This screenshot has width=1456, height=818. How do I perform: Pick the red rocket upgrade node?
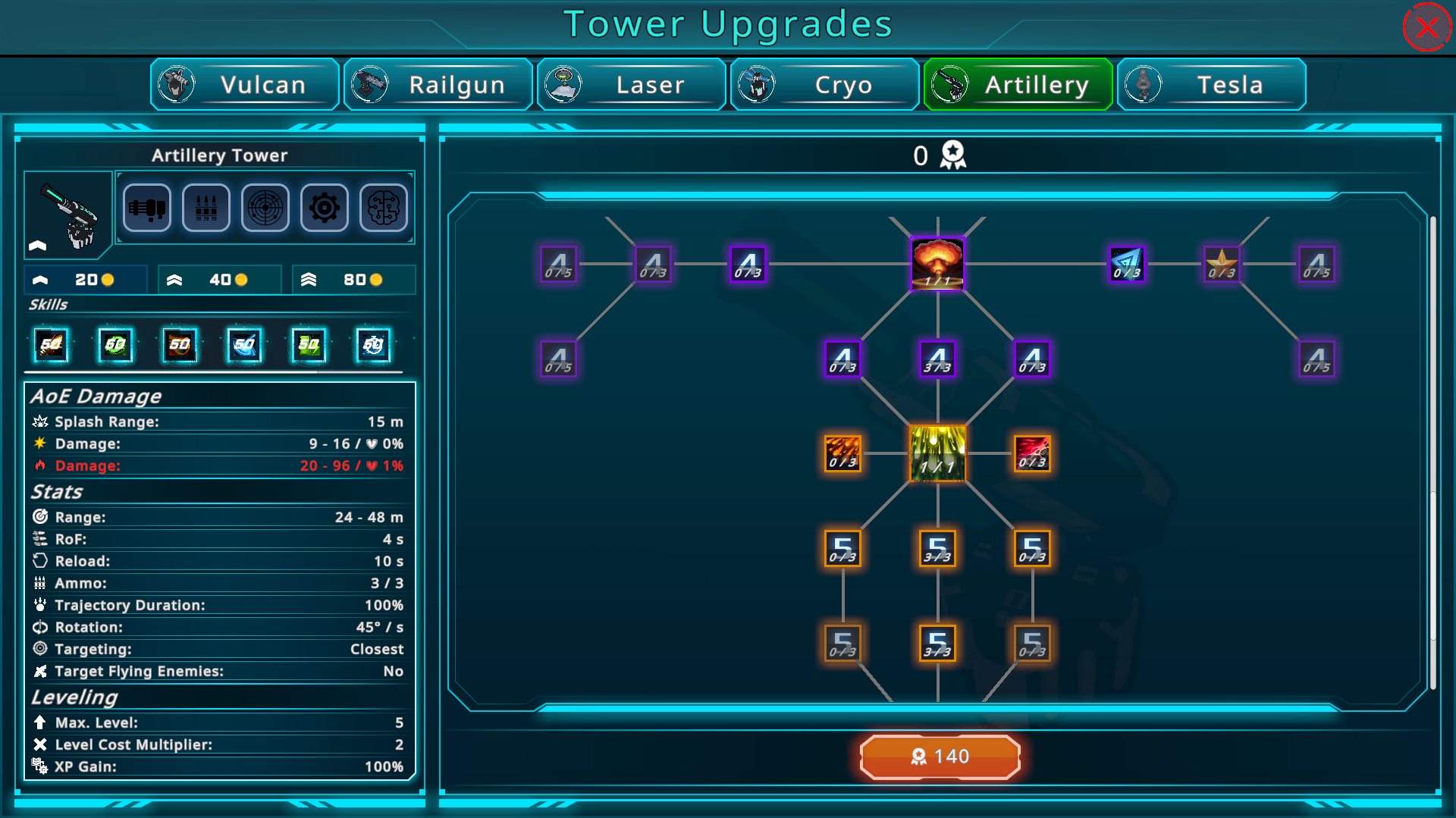[x=1032, y=453]
